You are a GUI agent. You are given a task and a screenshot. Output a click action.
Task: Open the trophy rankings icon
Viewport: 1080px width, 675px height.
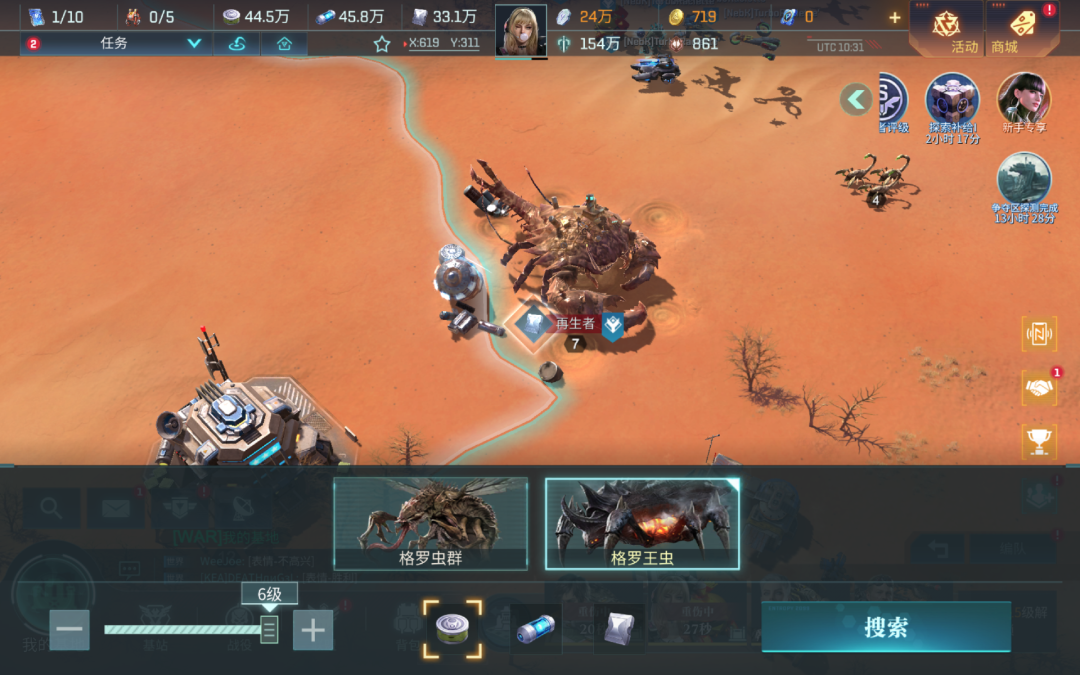tap(1039, 441)
